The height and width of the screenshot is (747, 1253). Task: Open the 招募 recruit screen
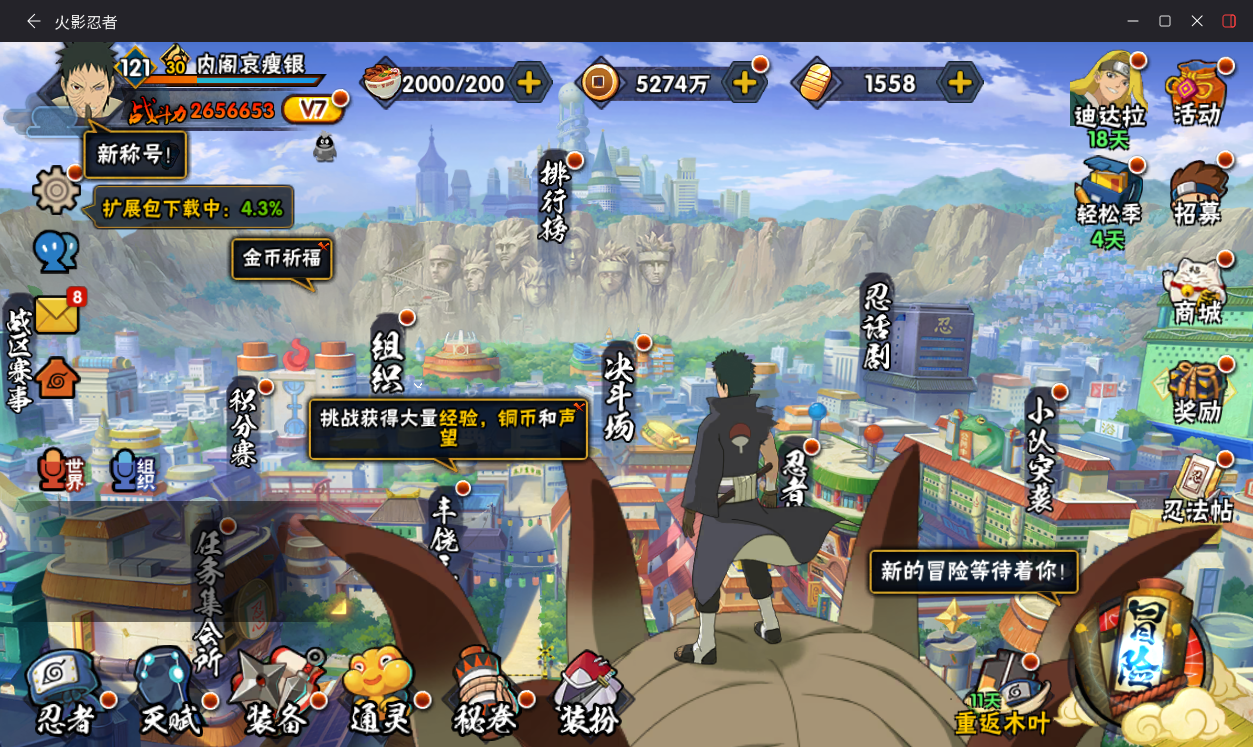(1197, 193)
